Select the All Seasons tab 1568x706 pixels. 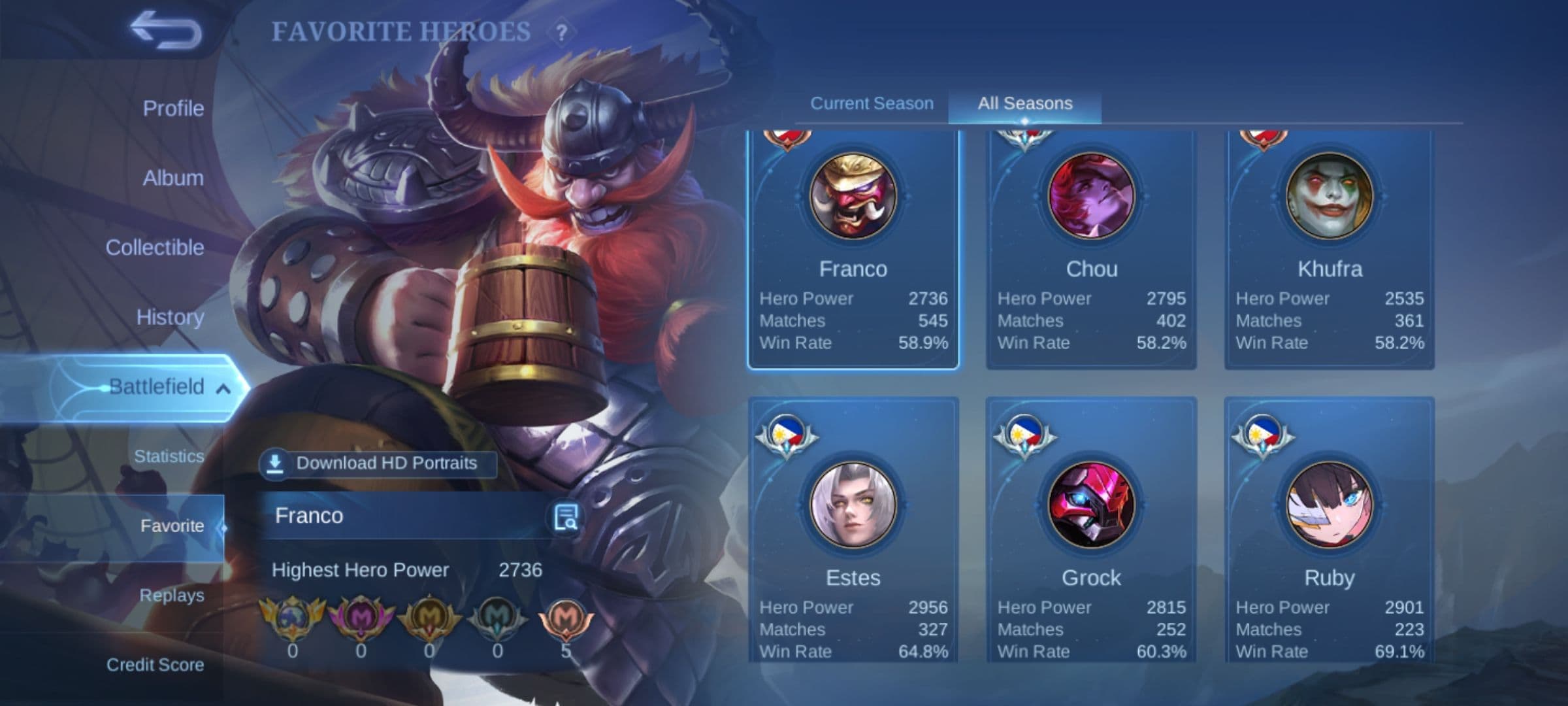pyautogui.click(x=1024, y=103)
